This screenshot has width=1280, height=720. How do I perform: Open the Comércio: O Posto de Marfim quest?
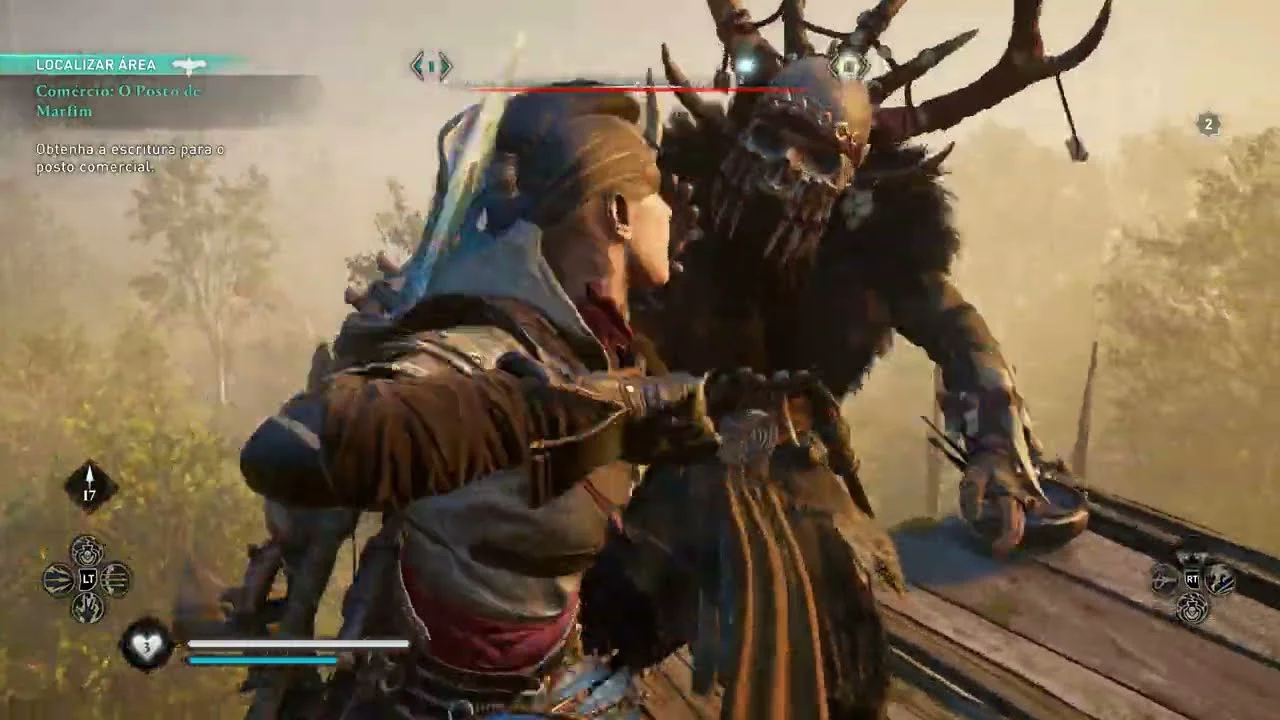pos(118,101)
